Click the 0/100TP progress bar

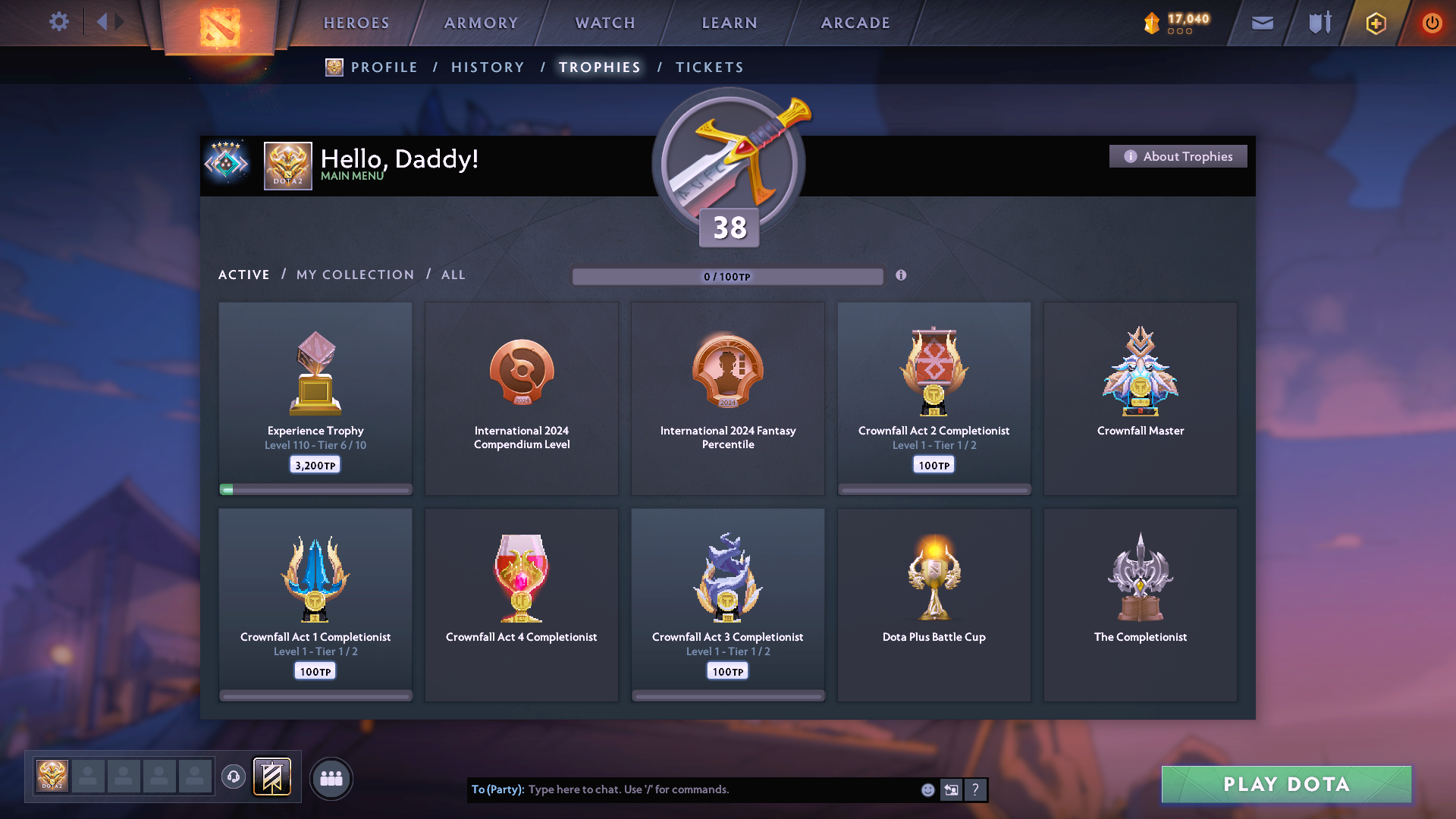[x=728, y=276]
